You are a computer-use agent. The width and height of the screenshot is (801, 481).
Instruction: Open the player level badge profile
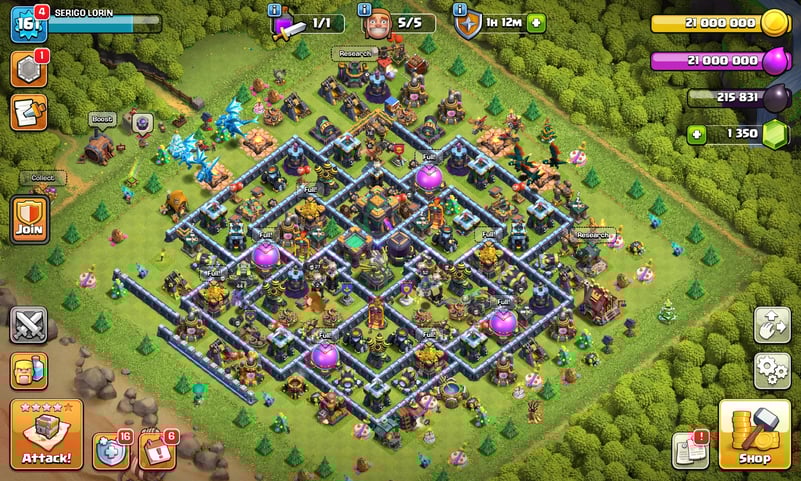pyautogui.click(x=27, y=24)
